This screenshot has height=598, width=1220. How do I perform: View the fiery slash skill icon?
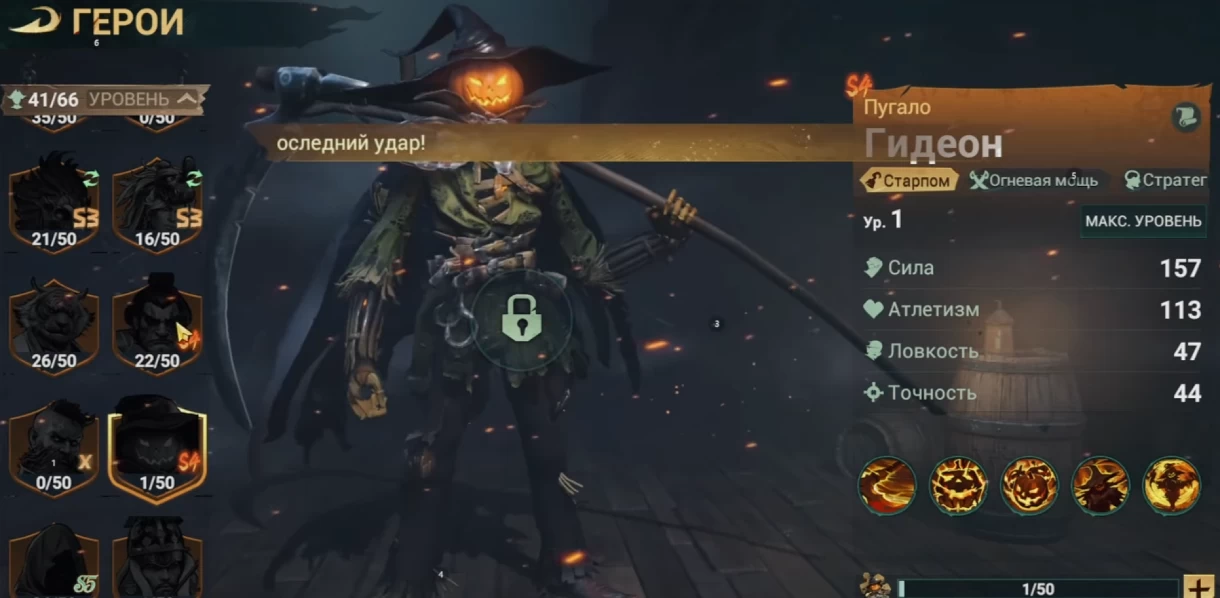887,486
